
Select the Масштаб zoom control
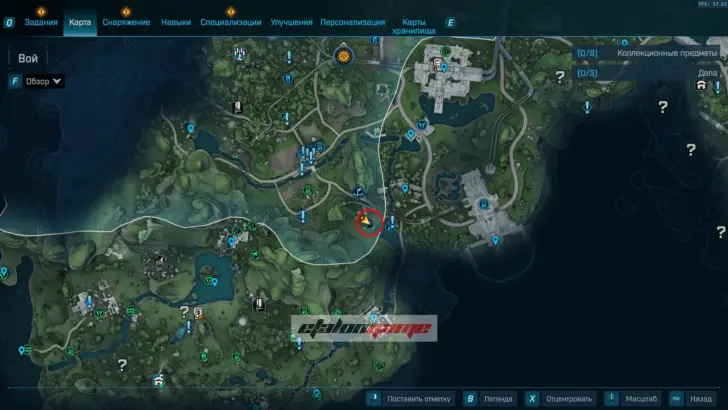pyautogui.click(x=640, y=397)
